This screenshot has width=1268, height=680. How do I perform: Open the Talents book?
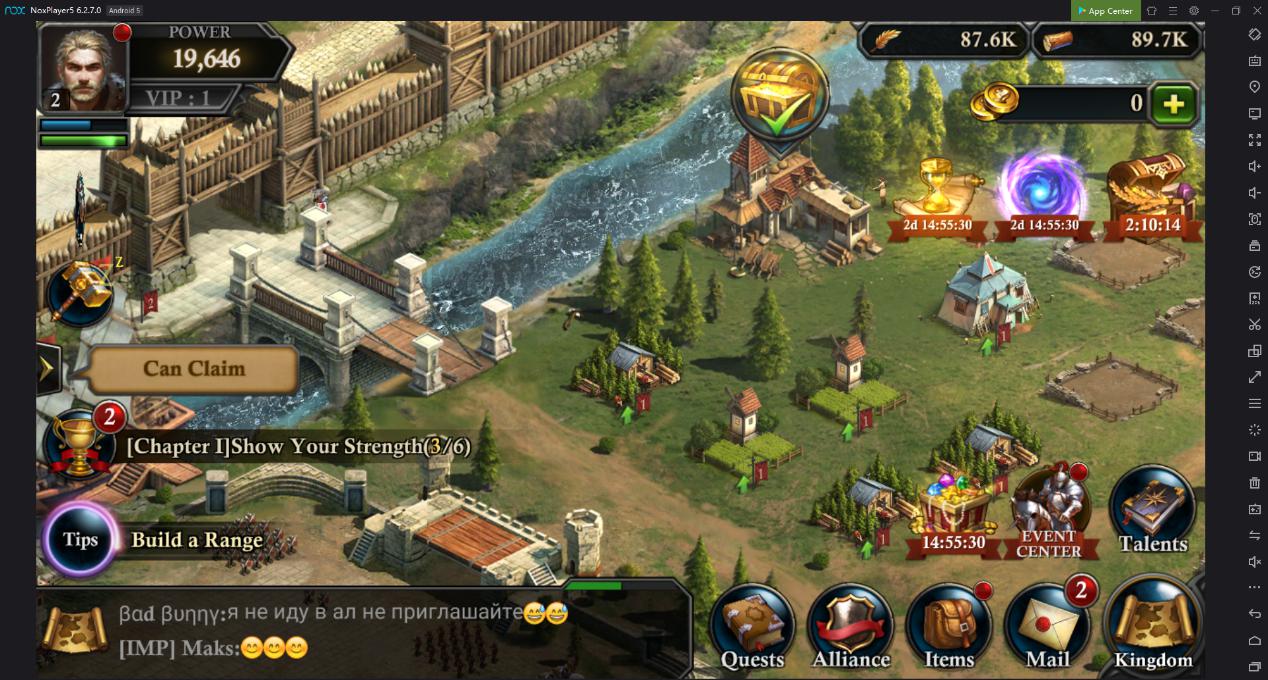click(x=1152, y=510)
